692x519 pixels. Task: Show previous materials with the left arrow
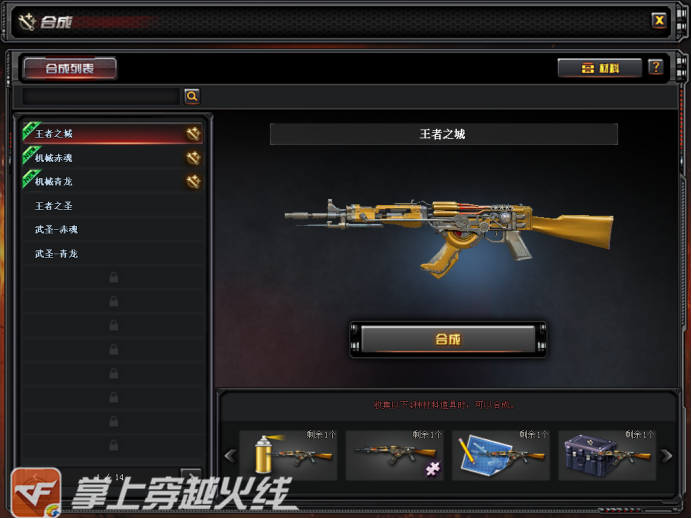[229, 456]
